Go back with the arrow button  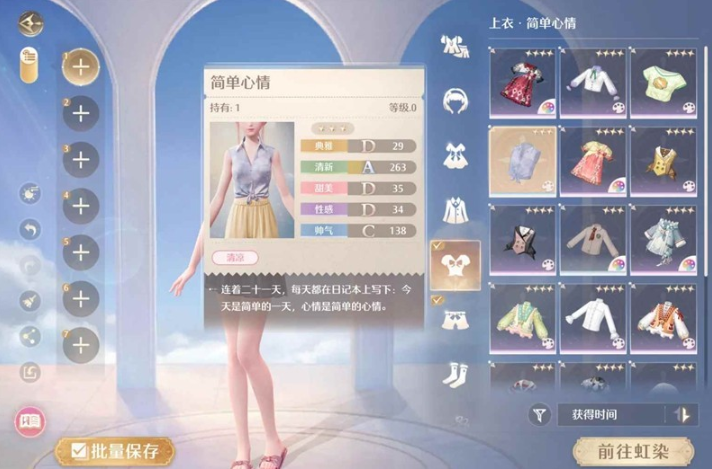[x=31, y=22]
